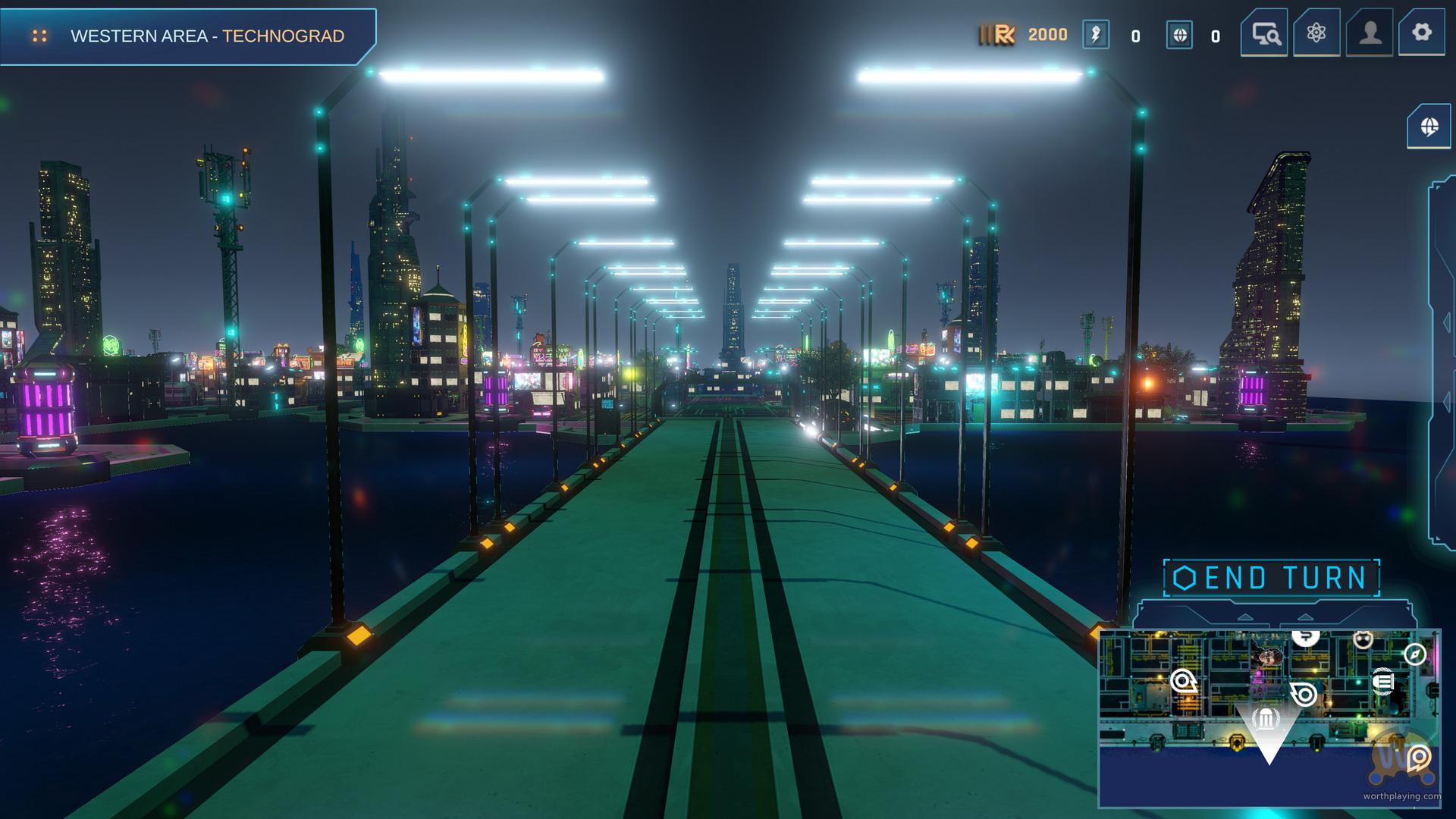1456x819 pixels.
Task: Click the monitor with magnifier button
Action: pyautogui.click(x=1265, y=33)
